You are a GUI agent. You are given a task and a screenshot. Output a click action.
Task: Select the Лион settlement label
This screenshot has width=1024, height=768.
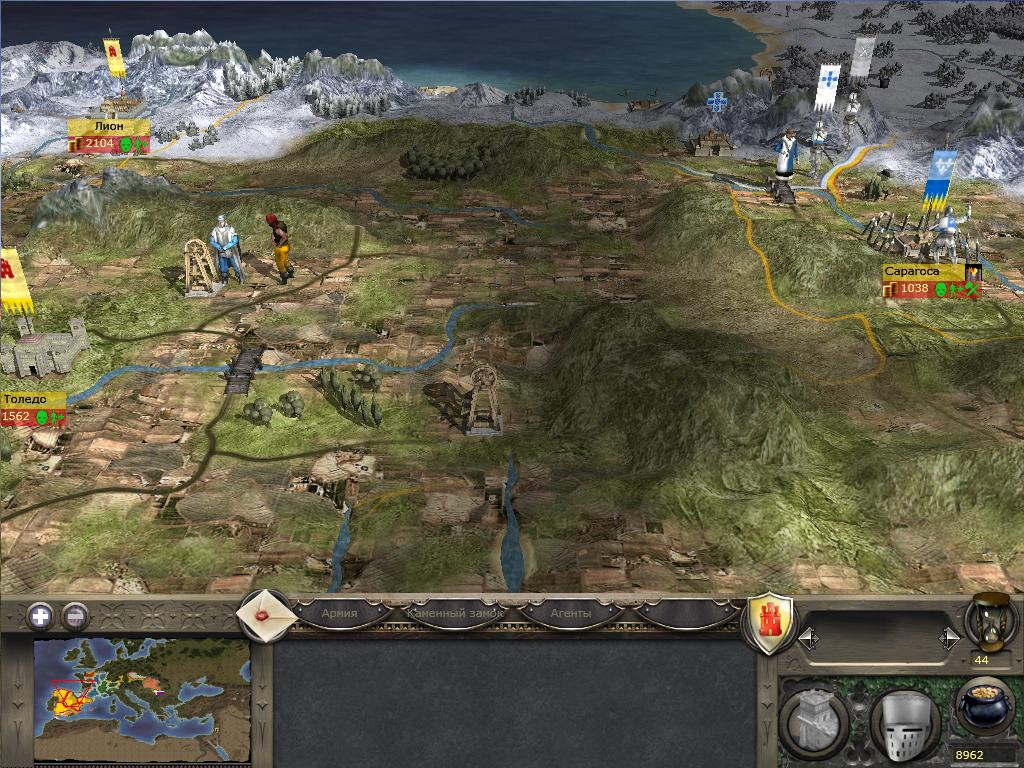coord(108,127)
